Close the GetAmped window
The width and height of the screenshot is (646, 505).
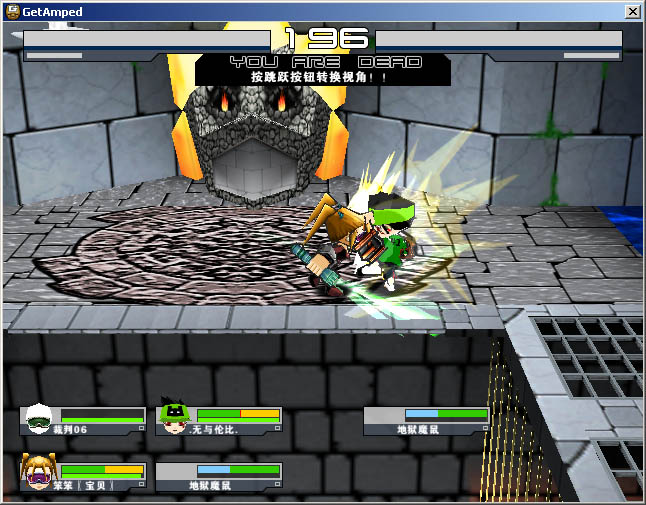[632, 11]
